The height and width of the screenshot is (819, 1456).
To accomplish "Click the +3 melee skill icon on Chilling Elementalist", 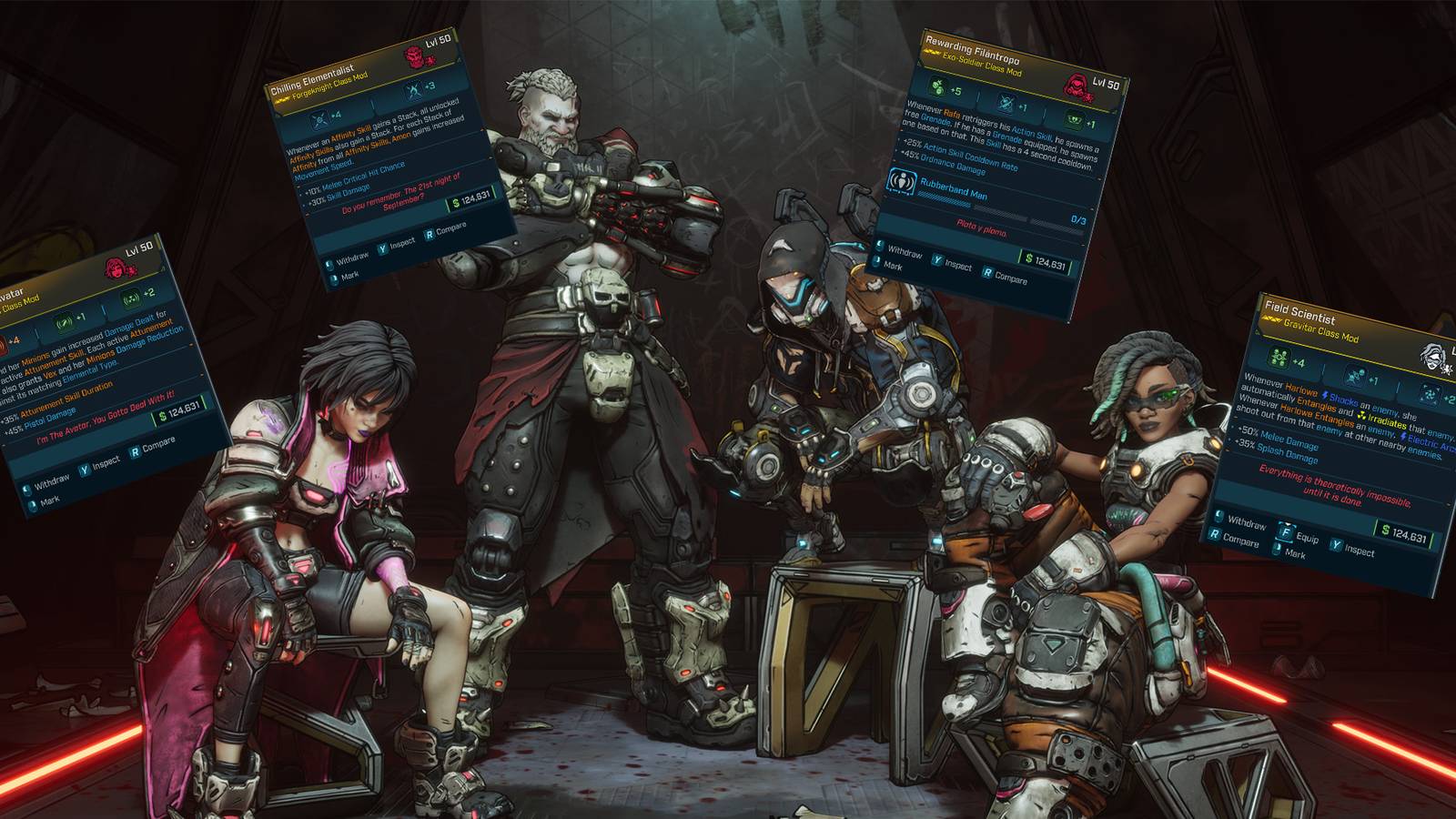I will (x=414, y=90).
